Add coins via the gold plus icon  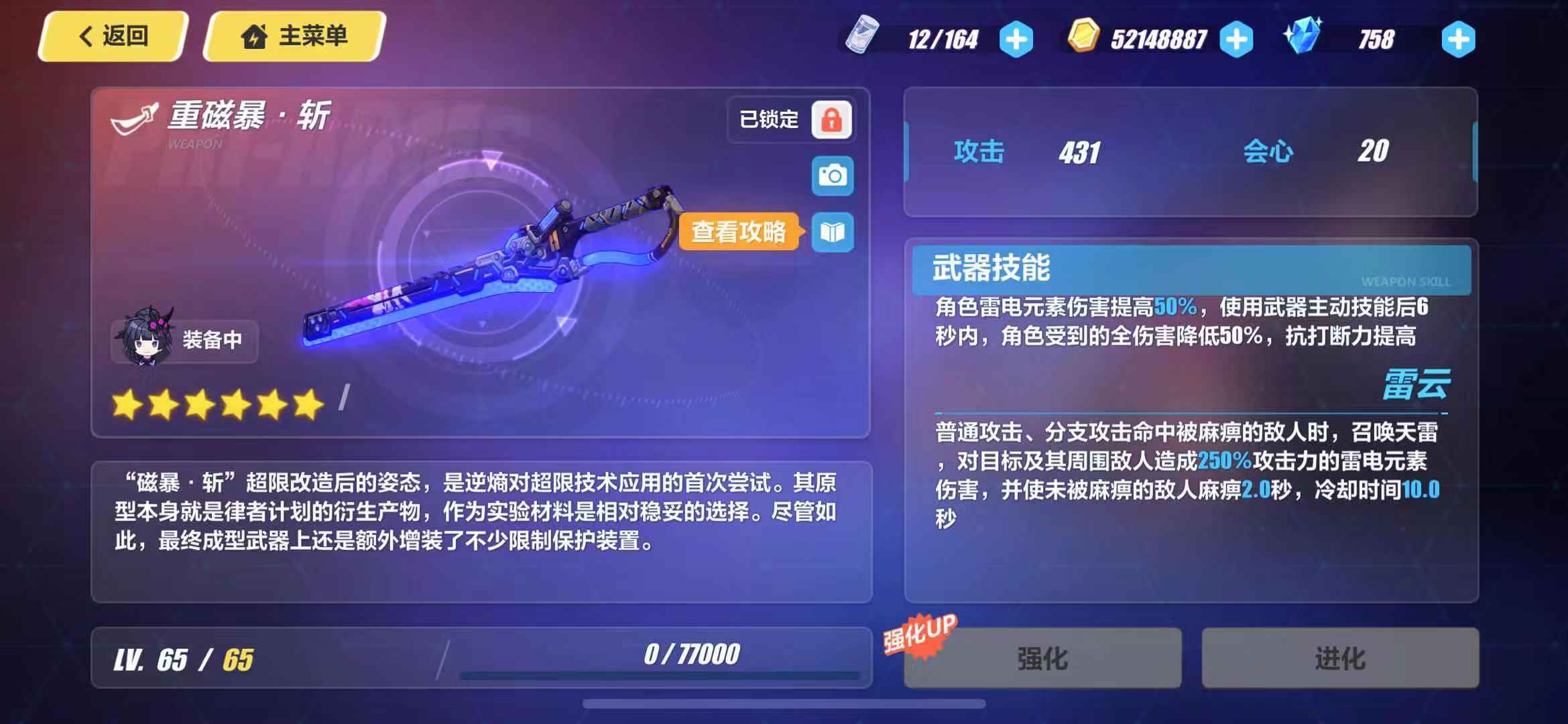pos(1235,38)
